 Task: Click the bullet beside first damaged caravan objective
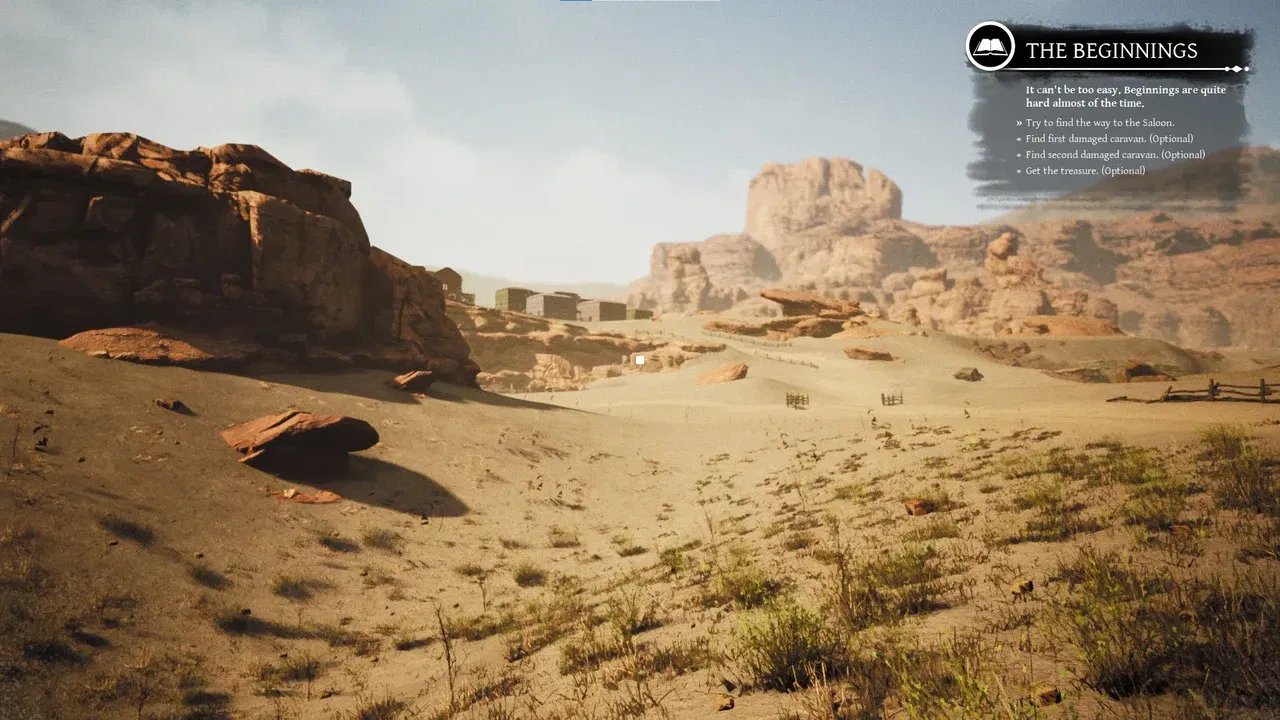point(1019,138)
